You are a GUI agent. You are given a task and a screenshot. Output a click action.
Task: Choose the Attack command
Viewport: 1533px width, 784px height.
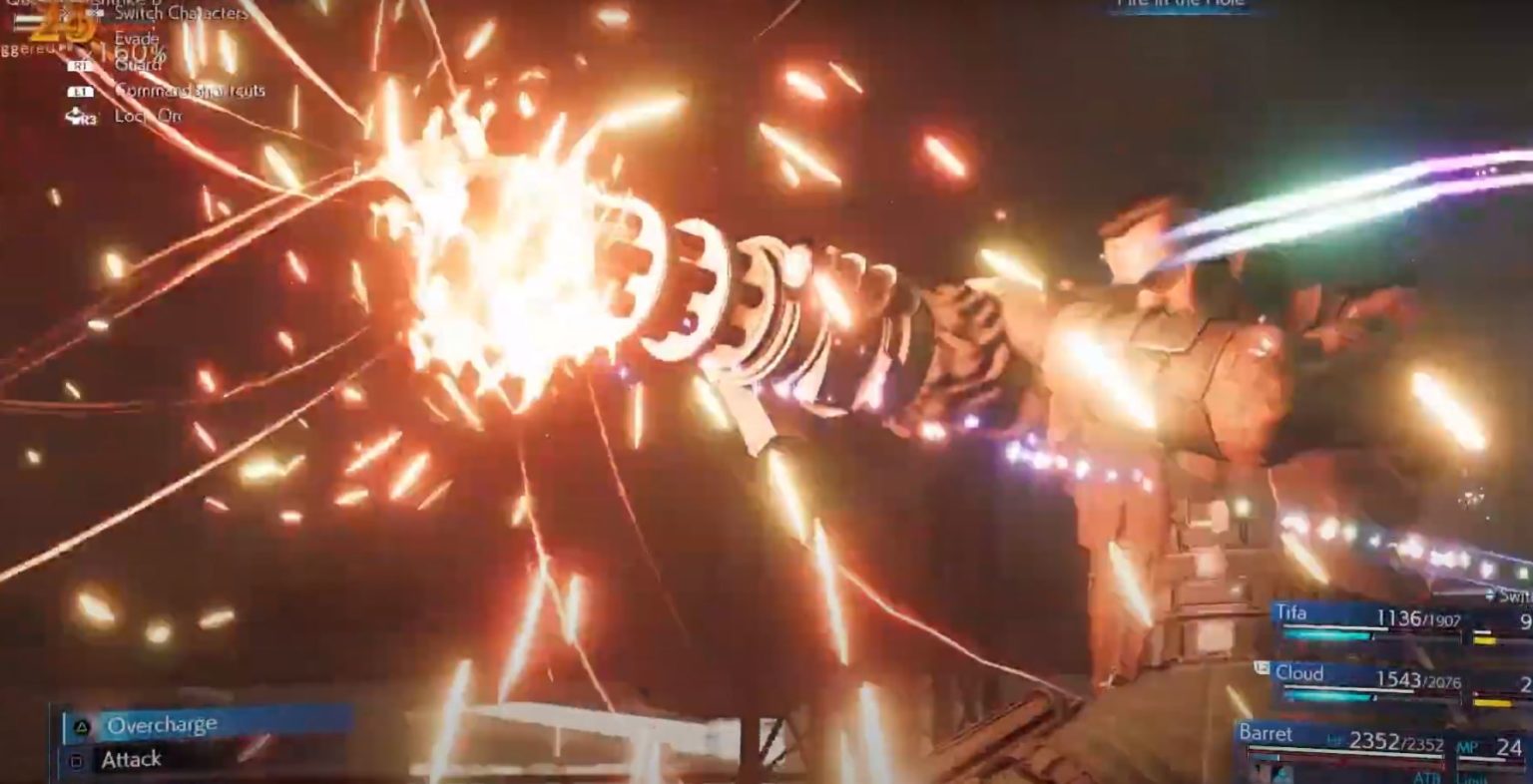[x=130, y=759]
